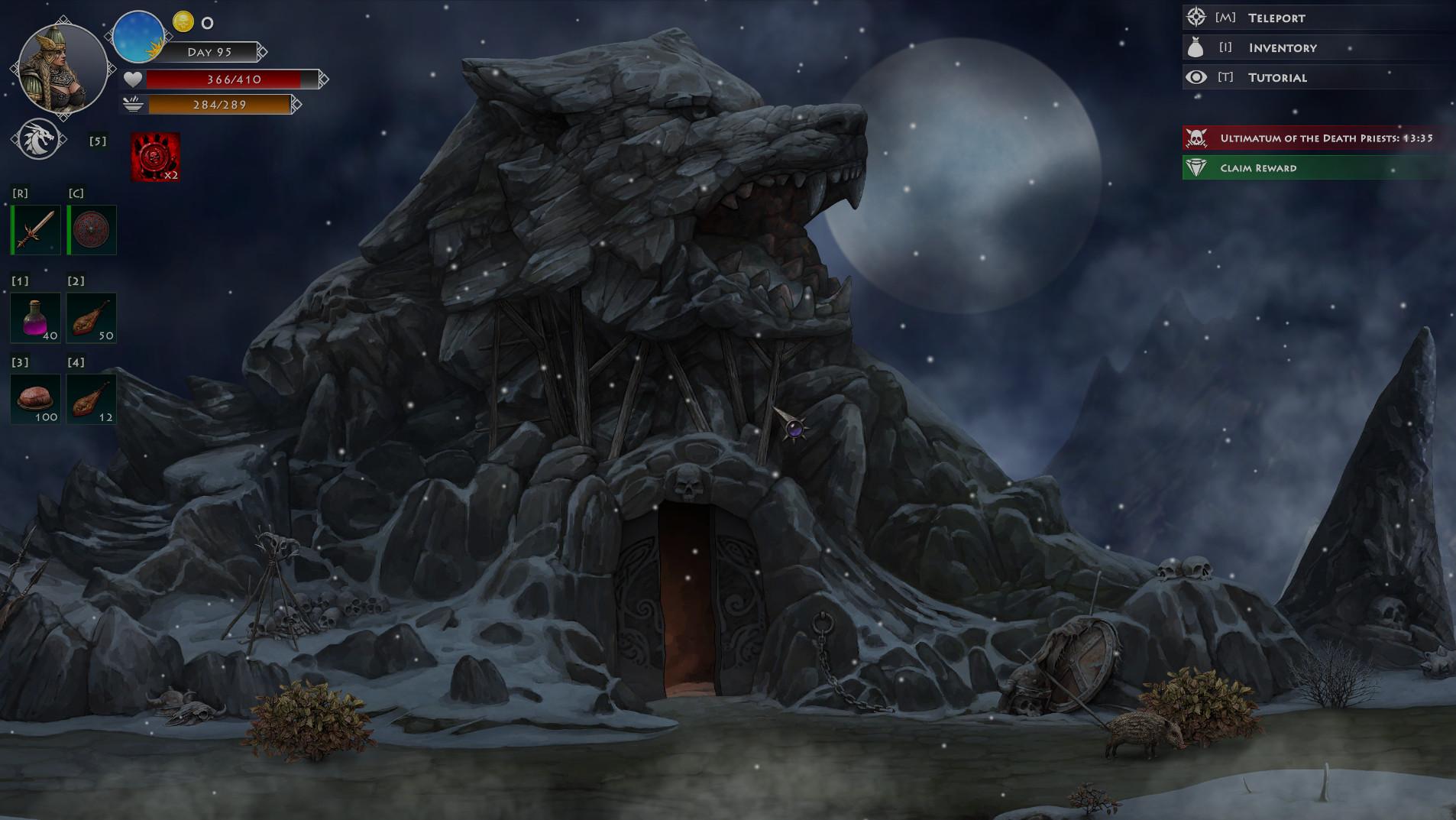Select the sword in the [R] slot
1456x820 pixels.
35,229
